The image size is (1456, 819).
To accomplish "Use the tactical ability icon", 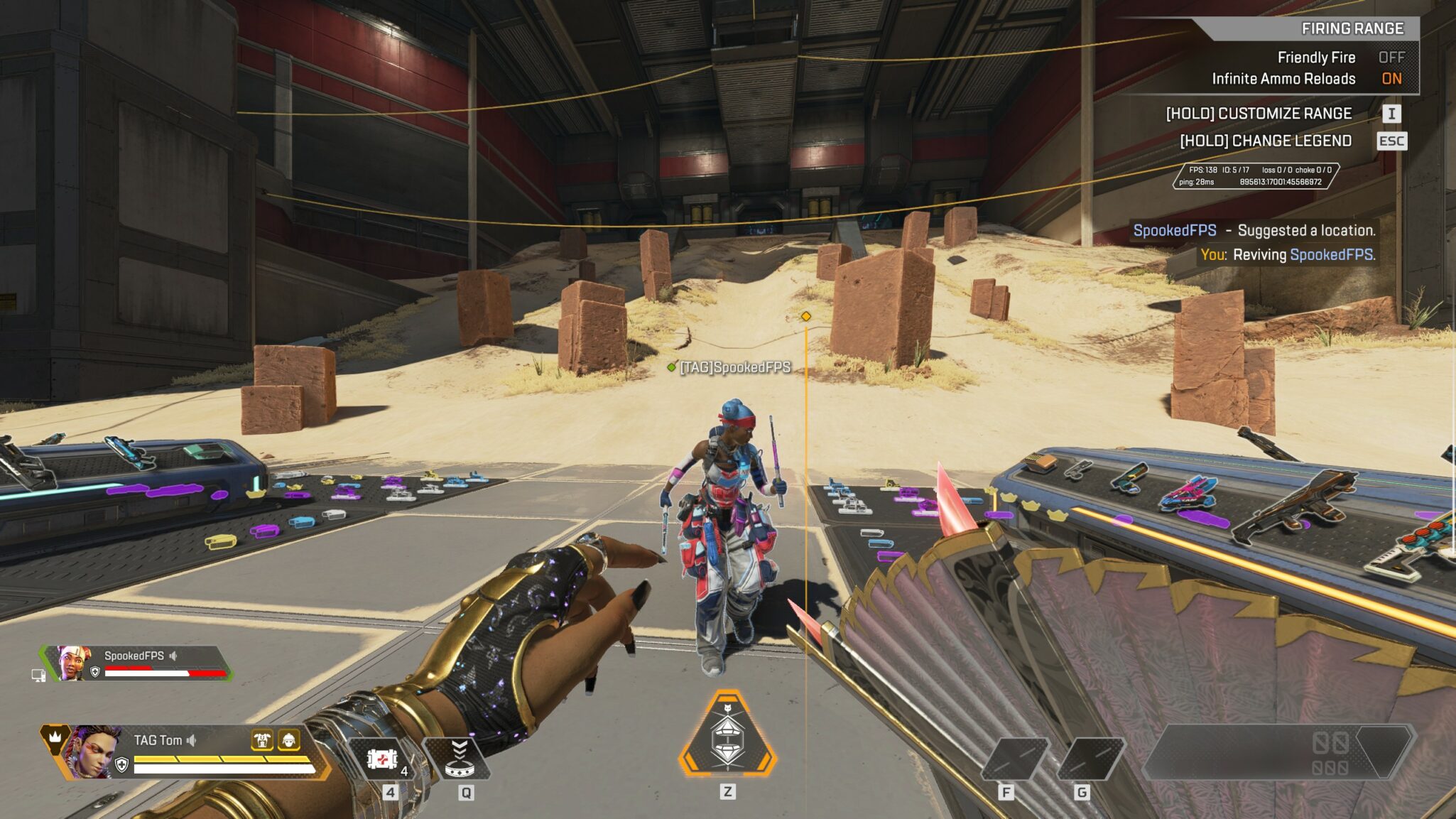I will pyautogui.click(x=459, y=759).
